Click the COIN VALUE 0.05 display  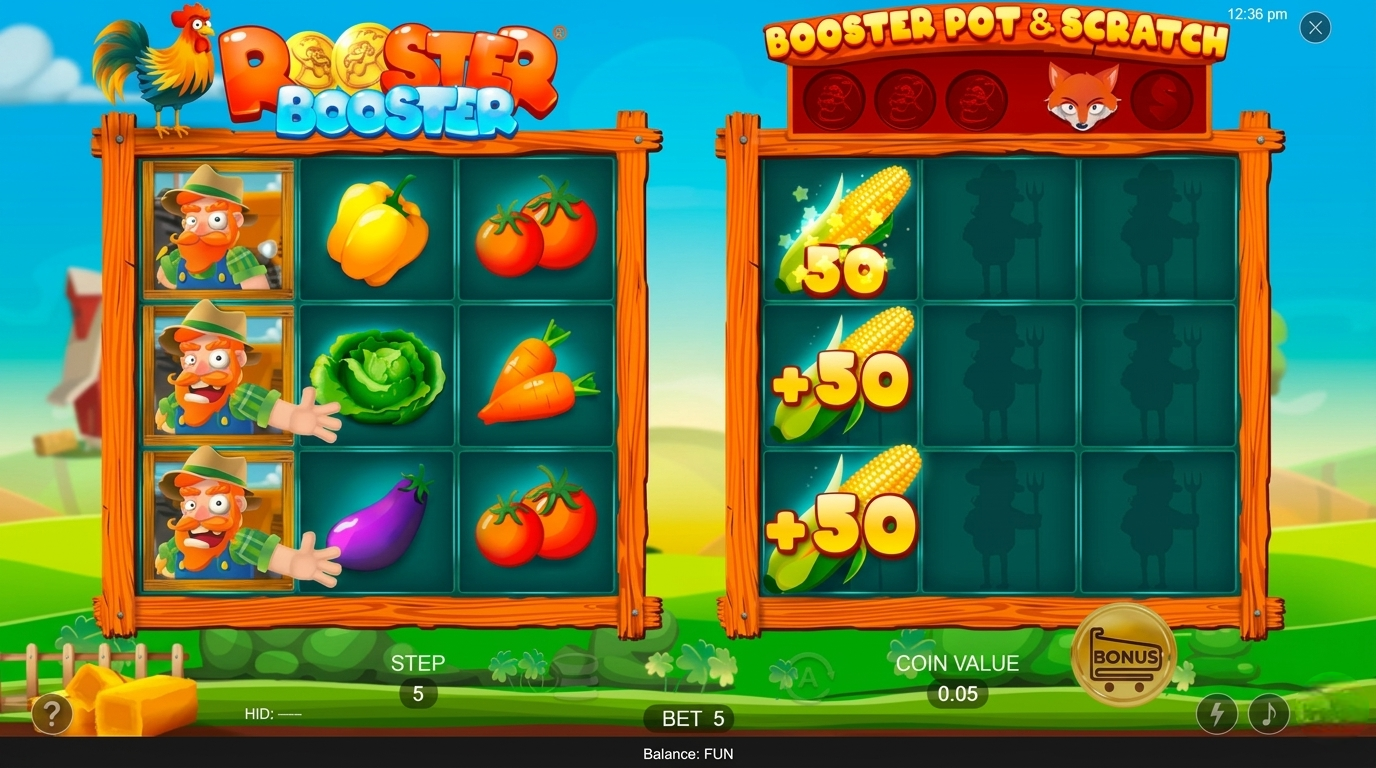pos(954,677)
